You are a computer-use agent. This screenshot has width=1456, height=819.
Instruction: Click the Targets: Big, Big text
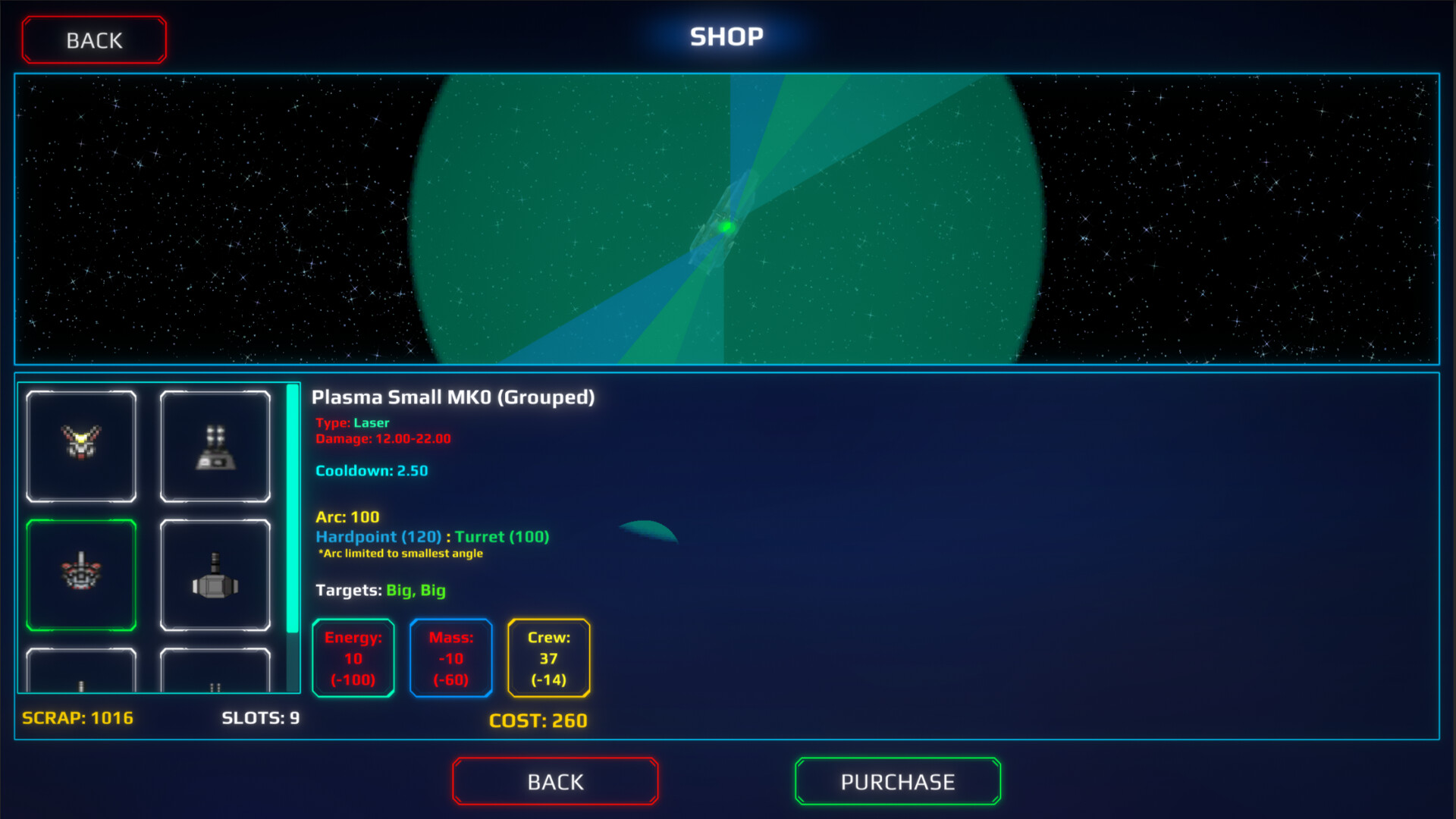380,591
